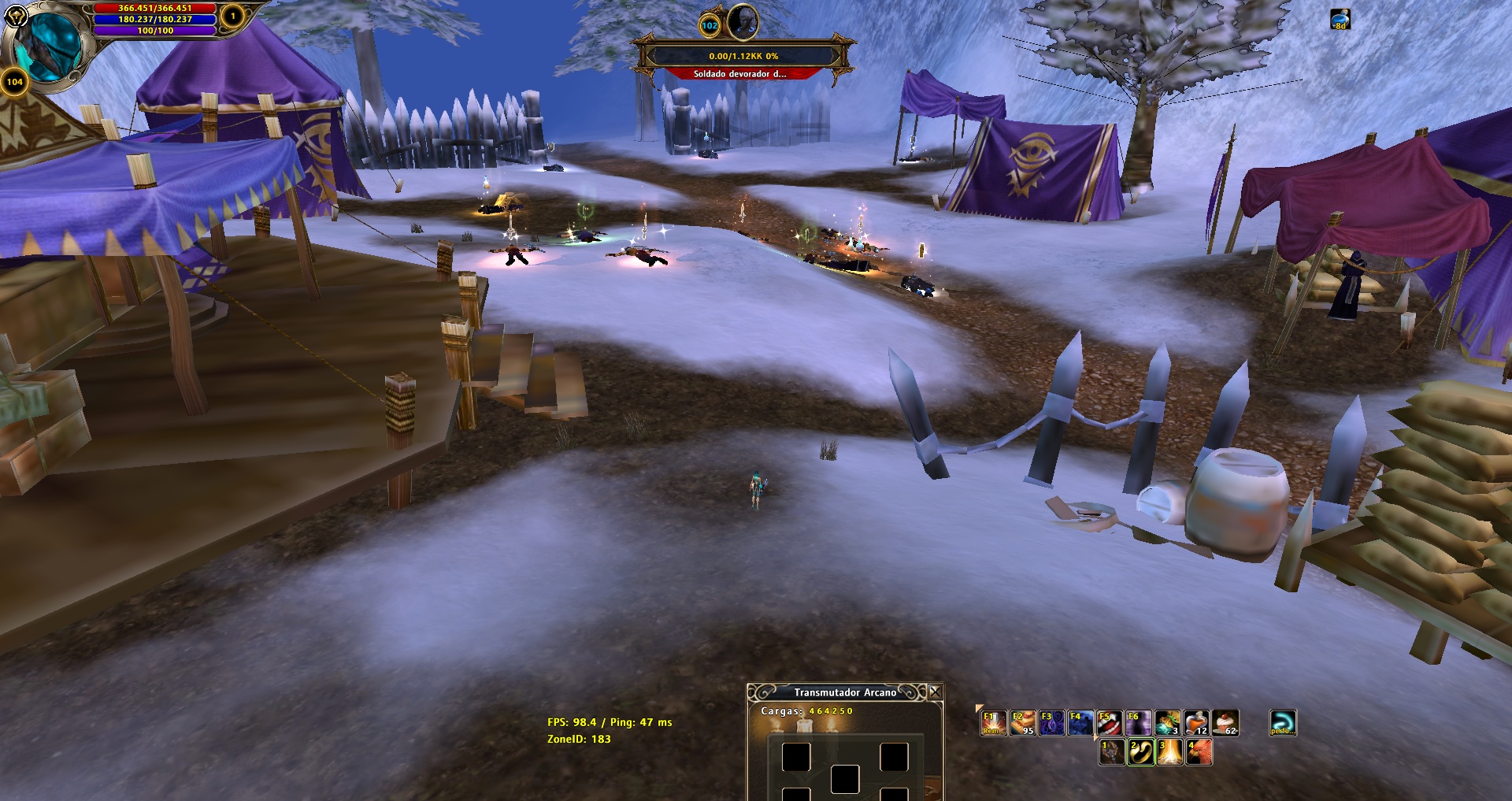
Task: Summon the red phoenix skill in slot 4
Action: pyautogui.click(x=1199, y=752)
